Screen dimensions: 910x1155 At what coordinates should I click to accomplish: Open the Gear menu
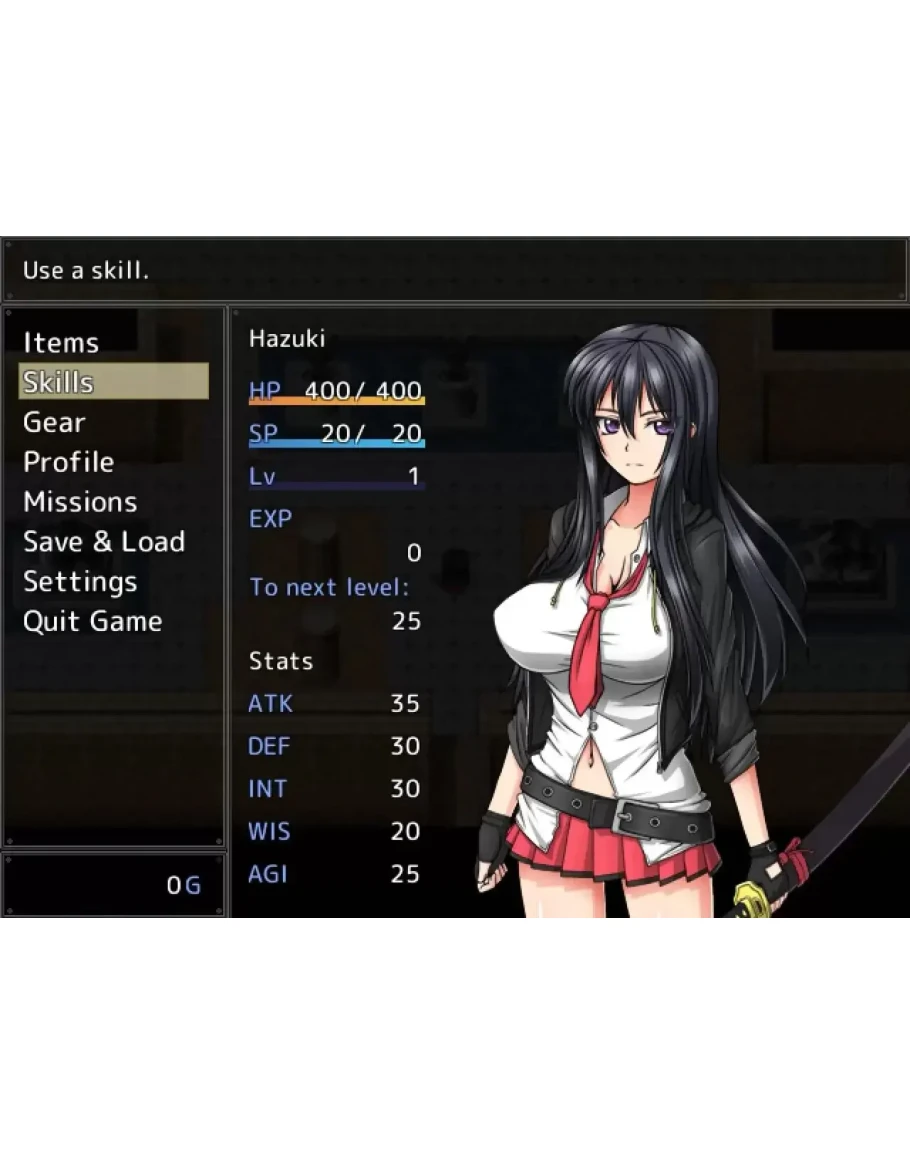point(54,422)
